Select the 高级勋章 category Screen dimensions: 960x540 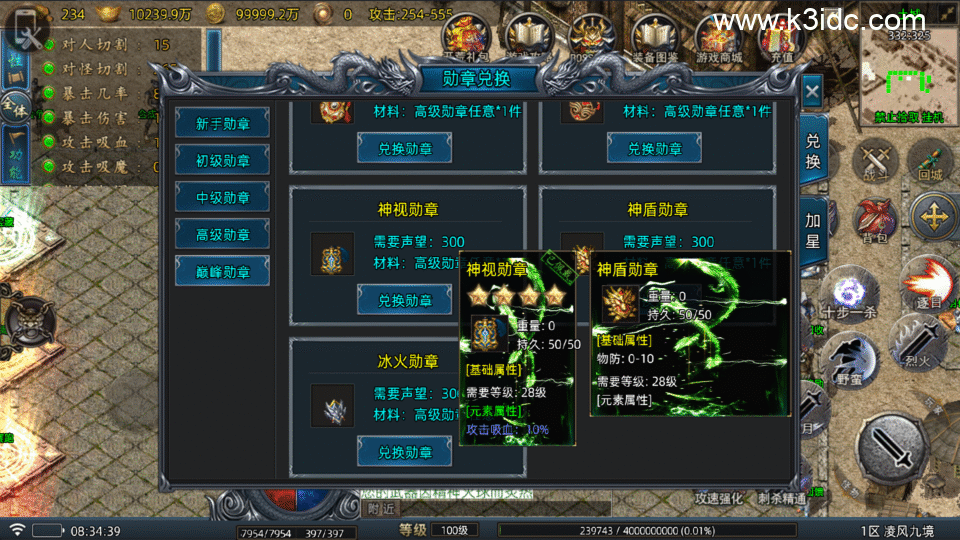[222, 234]
